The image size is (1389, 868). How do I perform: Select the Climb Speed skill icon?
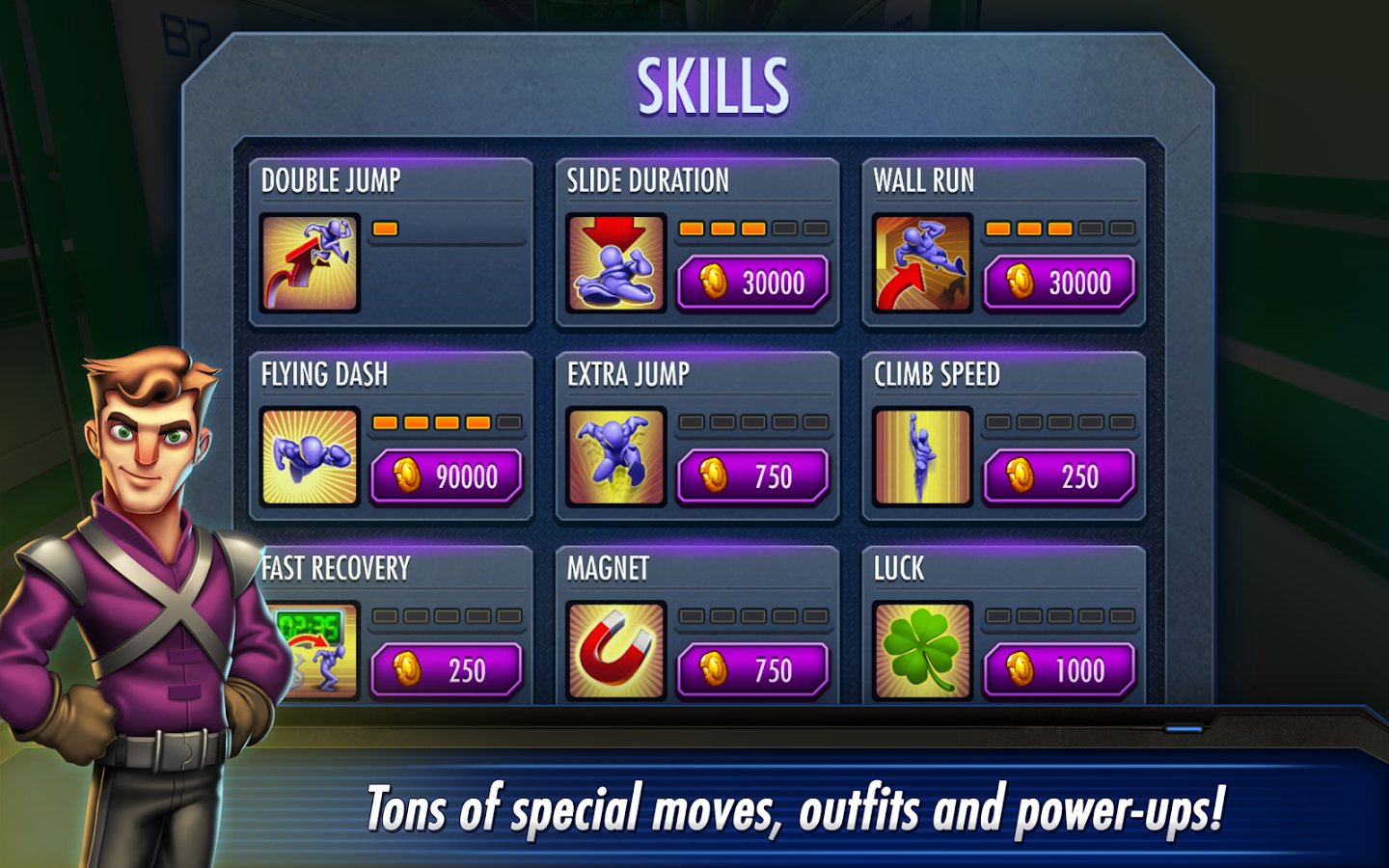[922, 457]
